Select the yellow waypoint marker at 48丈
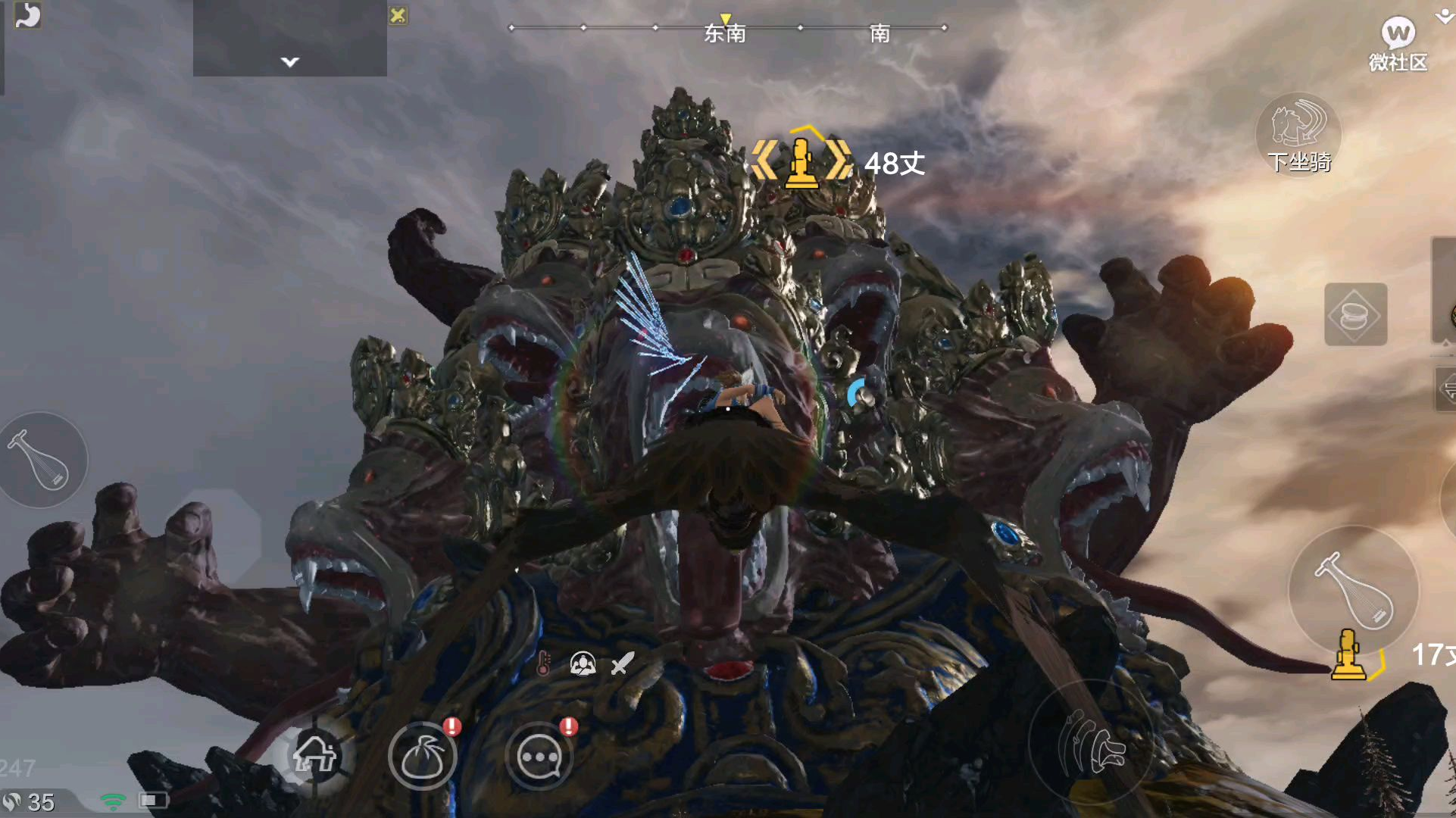The height and width of the screenshot is (818, 1456). 801,161
